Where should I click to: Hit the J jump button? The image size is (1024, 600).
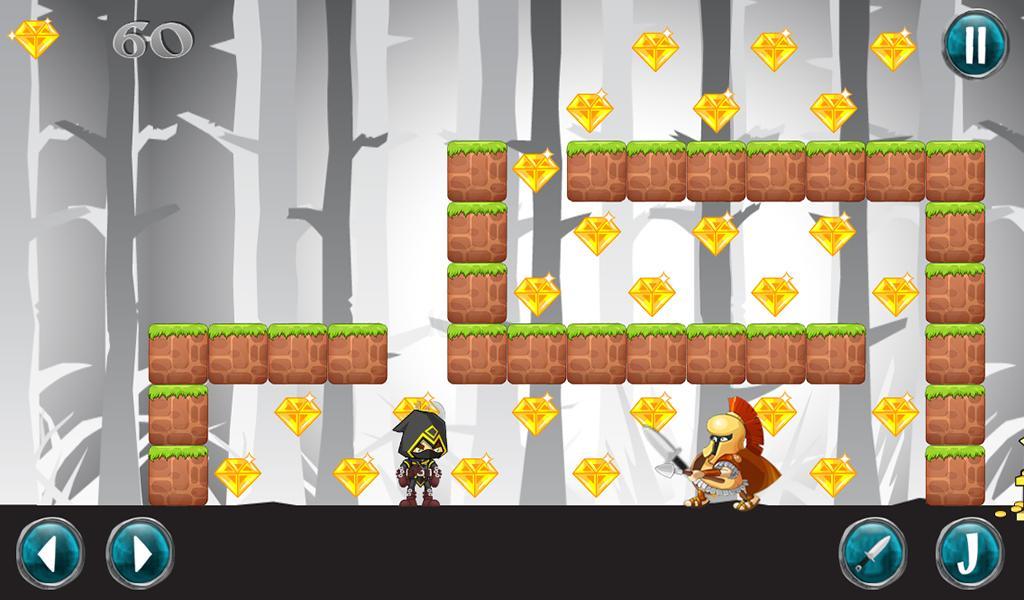click(x=969, y=553)
